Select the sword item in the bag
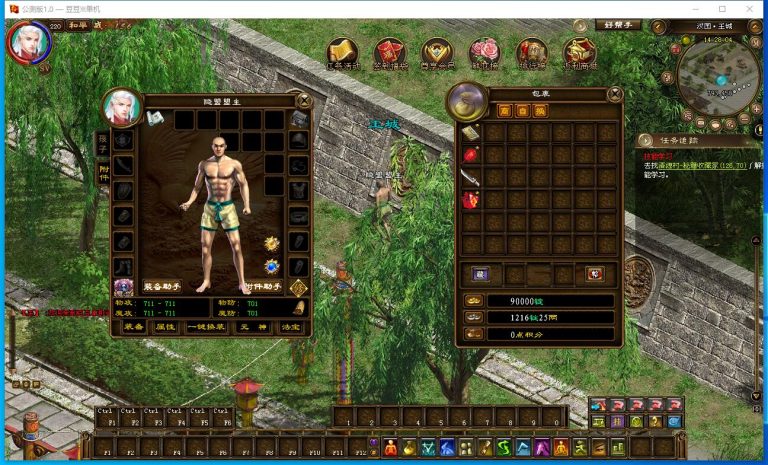This screenshot has height=465, width=768. pyautogui.click(x=470, y=177)
